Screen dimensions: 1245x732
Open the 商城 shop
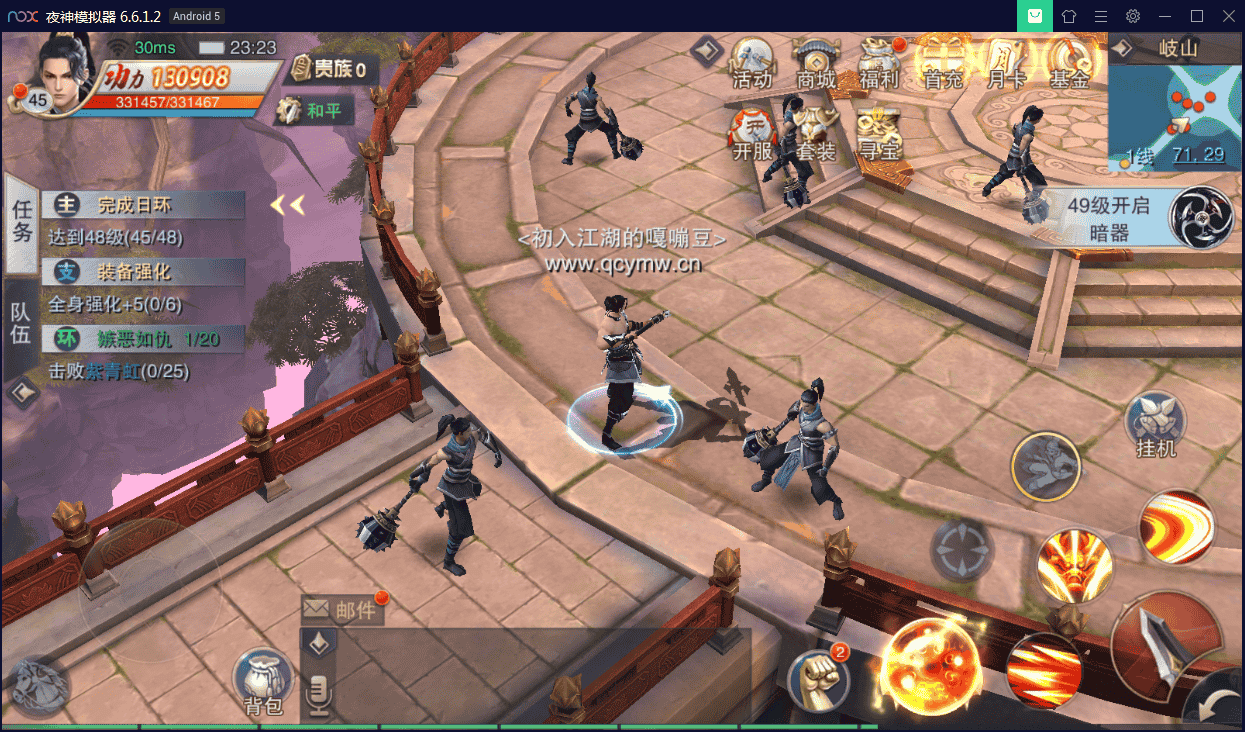pyautogui.click(x=815, y=62)
